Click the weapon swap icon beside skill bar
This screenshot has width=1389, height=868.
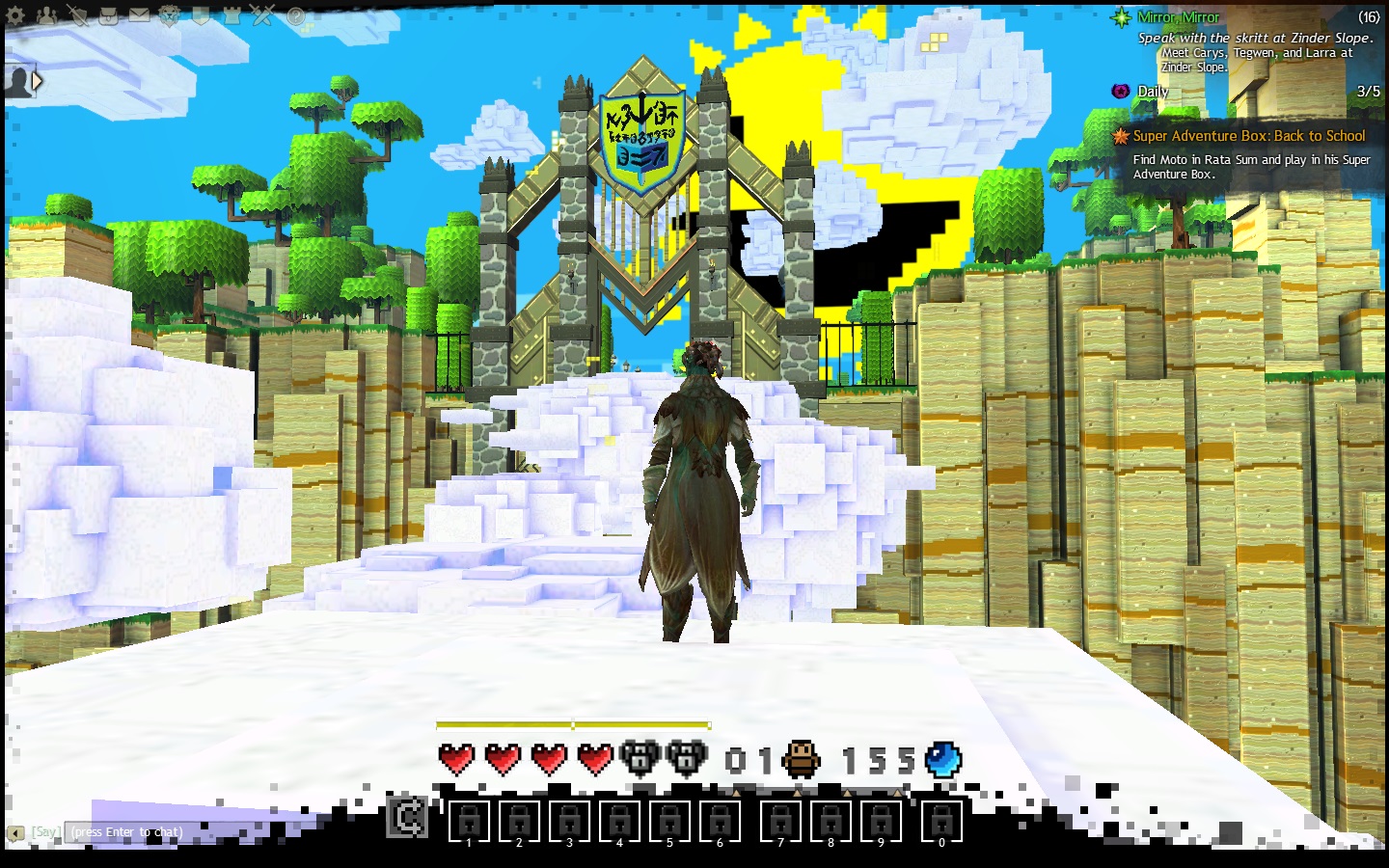(x=406, y=817)
